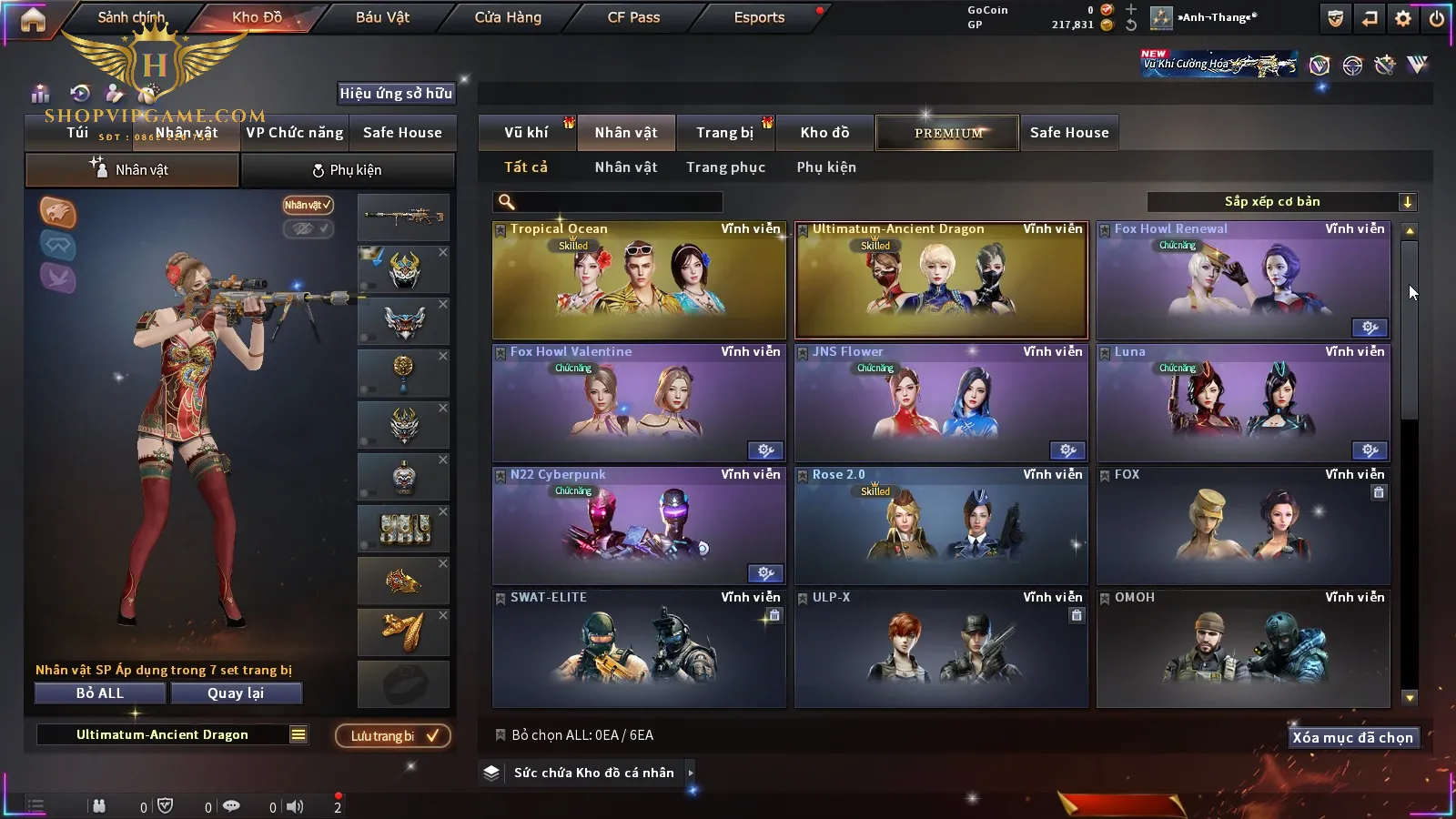Open the PREMIUM tab
This screenshot has width=1456, height=819.
click(948, 133)
